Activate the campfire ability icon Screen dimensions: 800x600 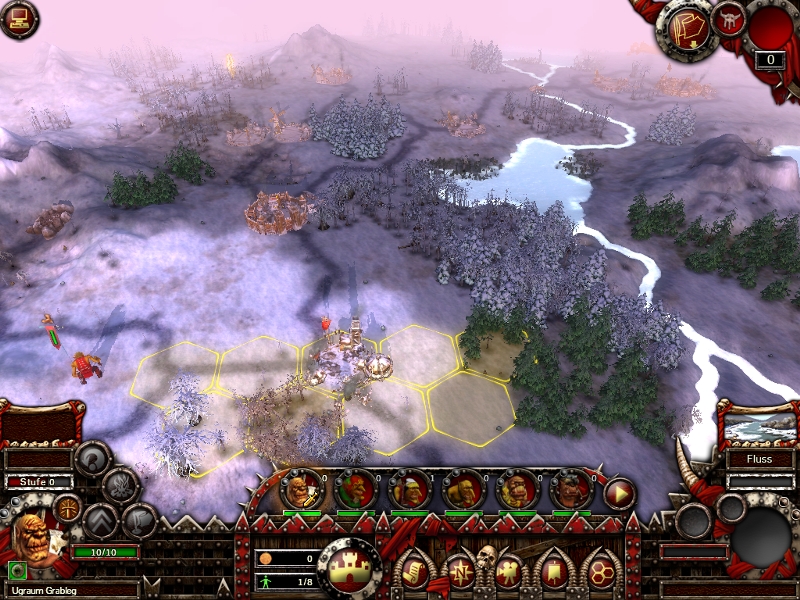pos(120,486)
